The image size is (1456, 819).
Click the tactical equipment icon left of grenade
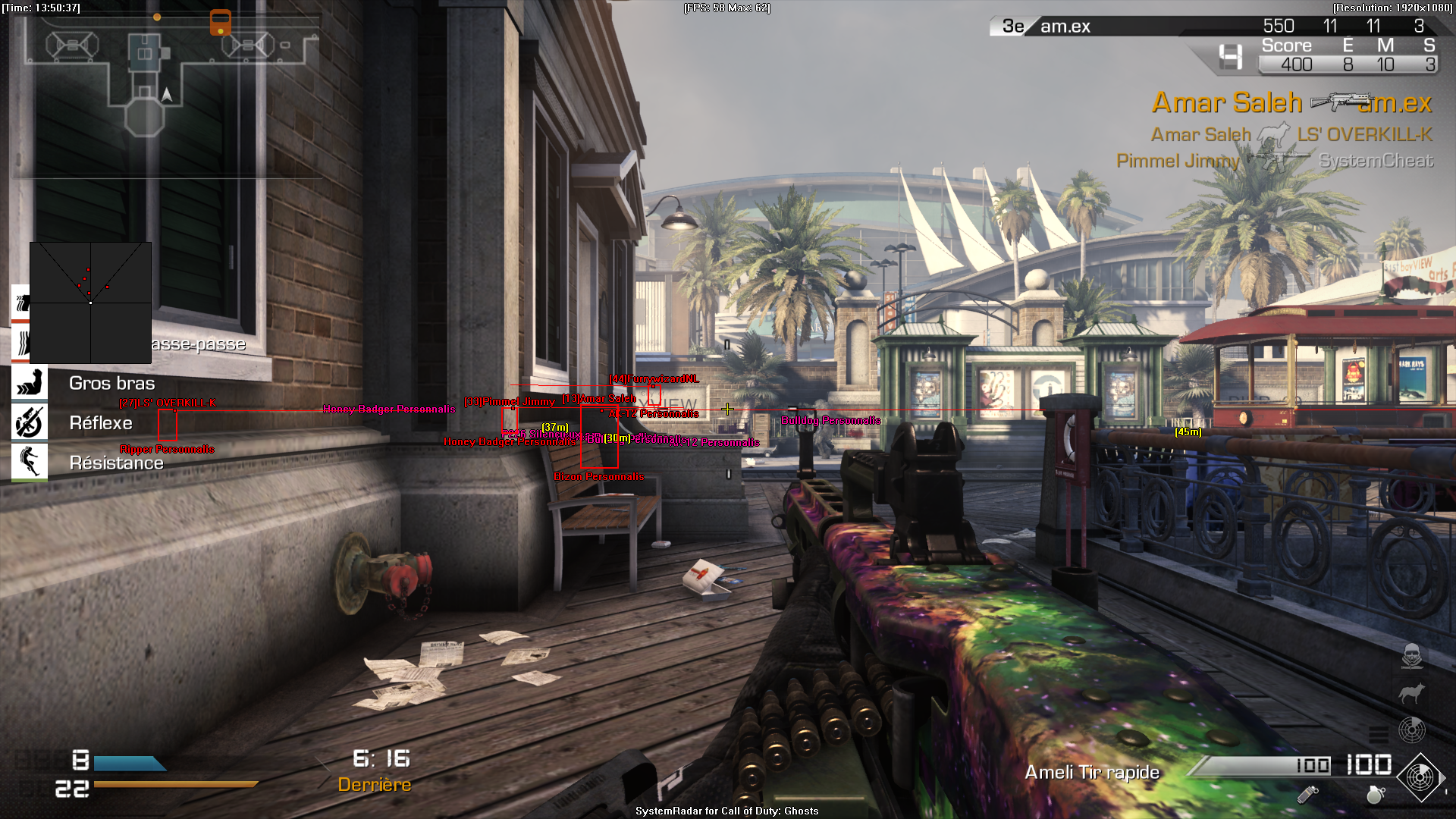pos(1307,794)
